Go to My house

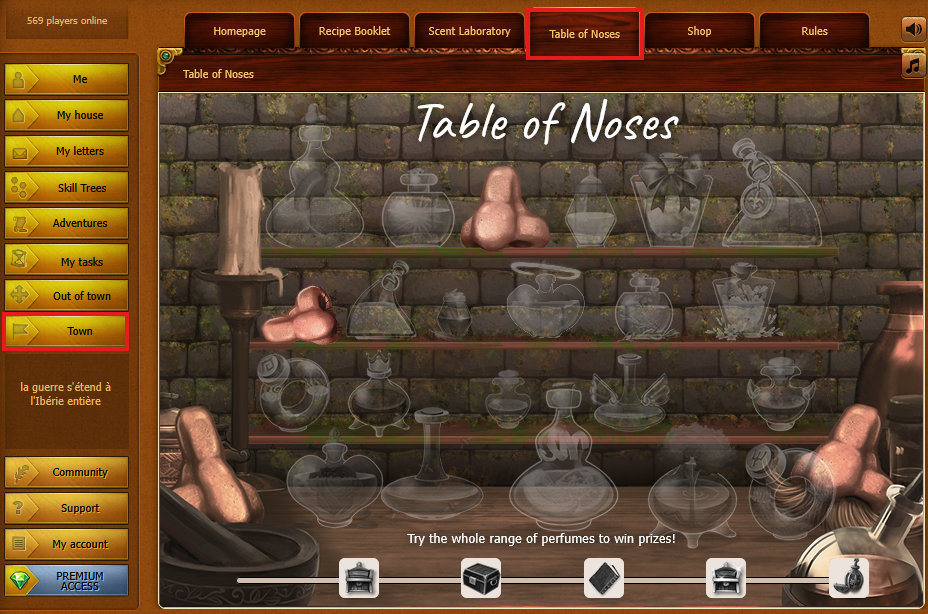point(67,115)
